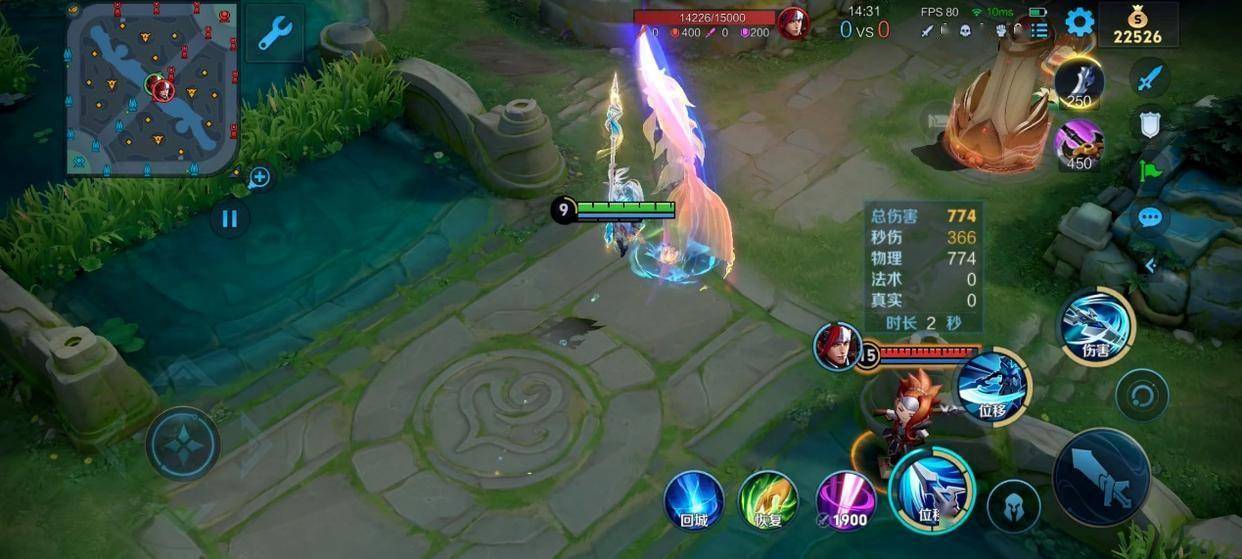Buy the recommended item costing 250
The width and height of the screenshot is (1242, 559).
point(1079,84)
